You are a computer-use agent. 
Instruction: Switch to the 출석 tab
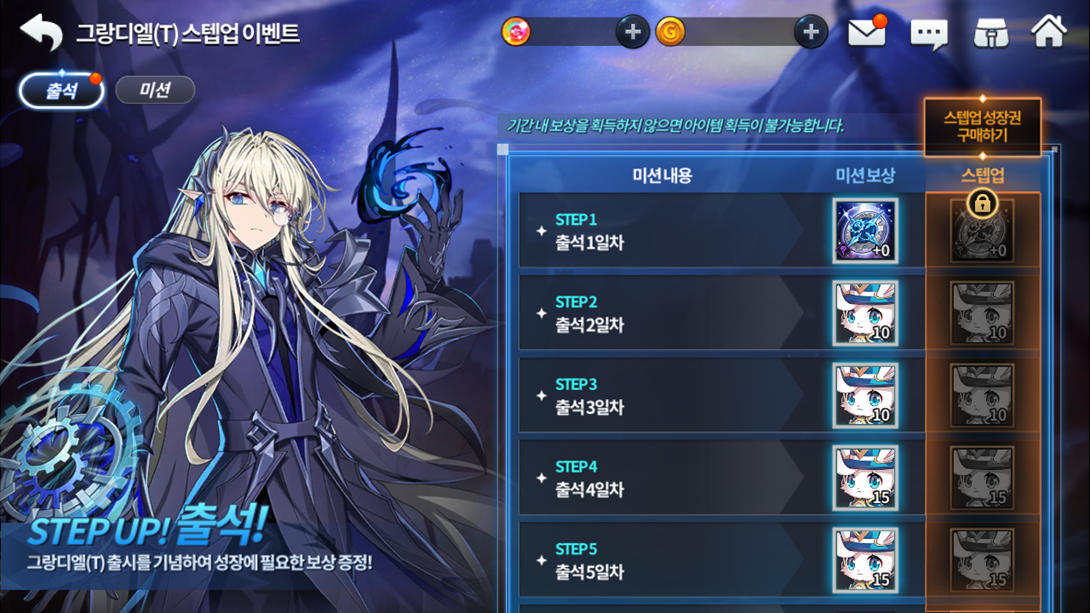click(61, 91)
